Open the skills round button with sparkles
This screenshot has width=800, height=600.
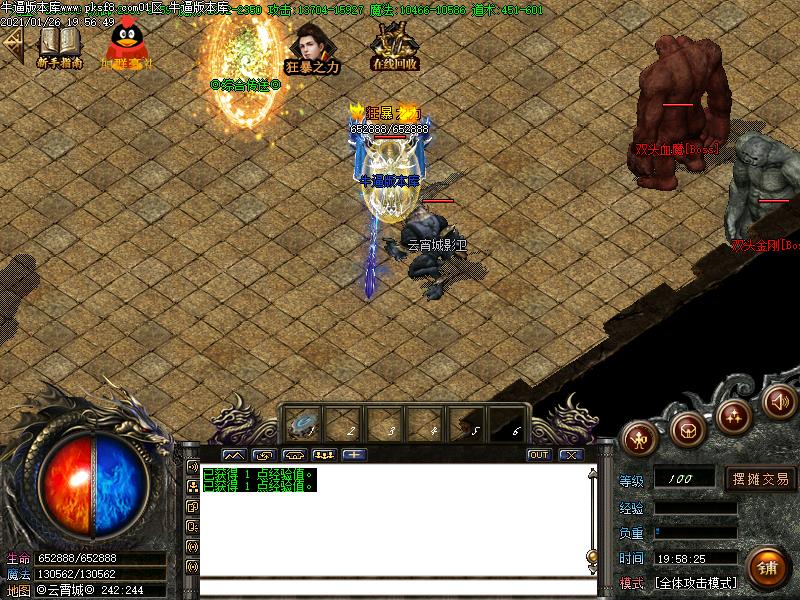click(735, 413)
